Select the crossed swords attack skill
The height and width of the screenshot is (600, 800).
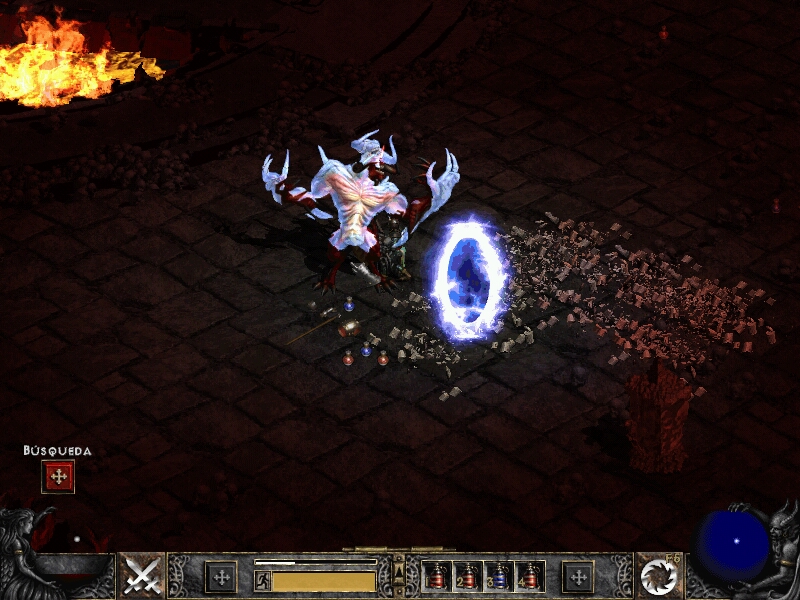(142, 575)
